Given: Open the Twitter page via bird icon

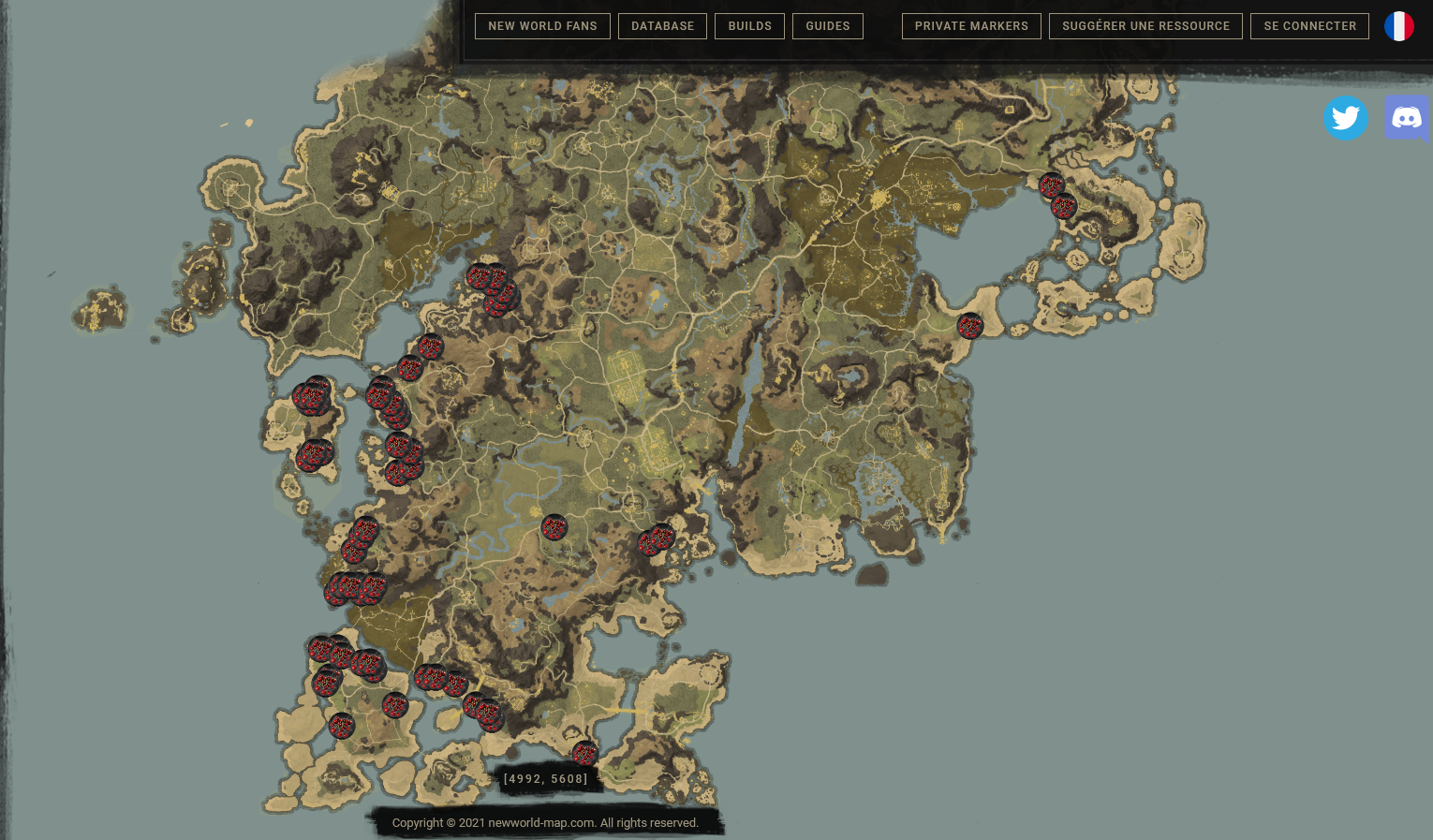Looking at the screenshot, I should (x=1347, y=118).
